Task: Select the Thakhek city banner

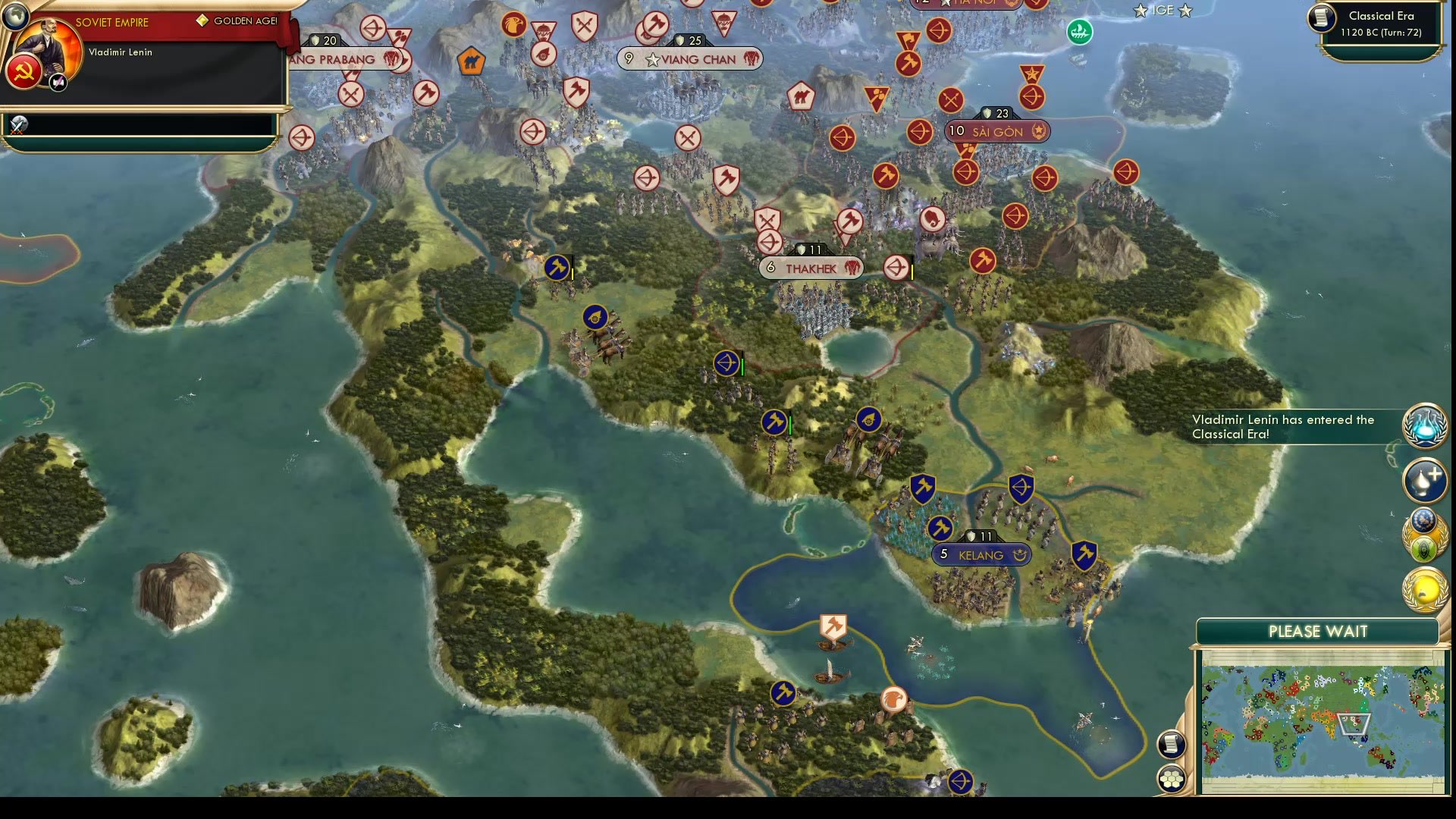Action: click(811, 268)
